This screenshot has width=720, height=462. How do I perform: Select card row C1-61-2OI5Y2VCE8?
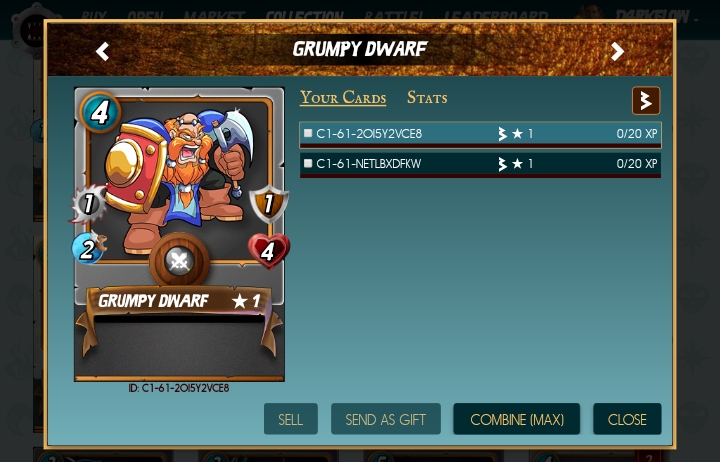coord(480,134)
